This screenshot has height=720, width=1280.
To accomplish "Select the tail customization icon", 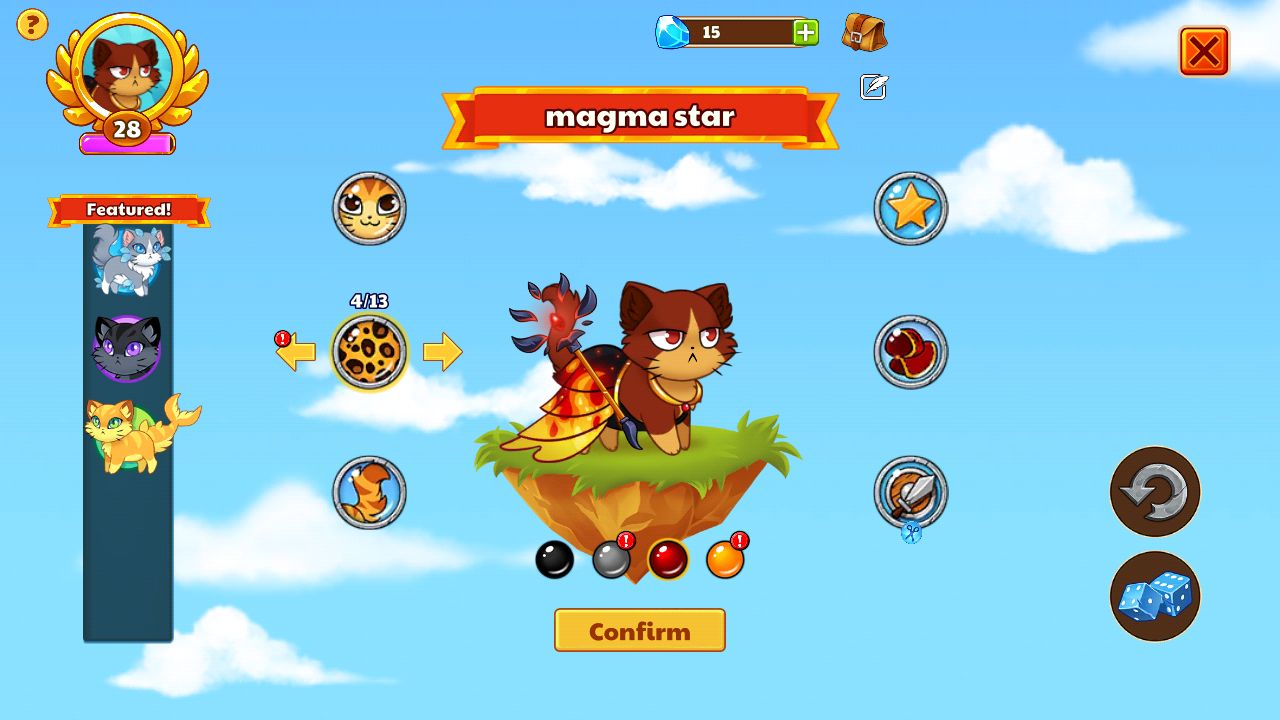I will [x=368, y=492].
